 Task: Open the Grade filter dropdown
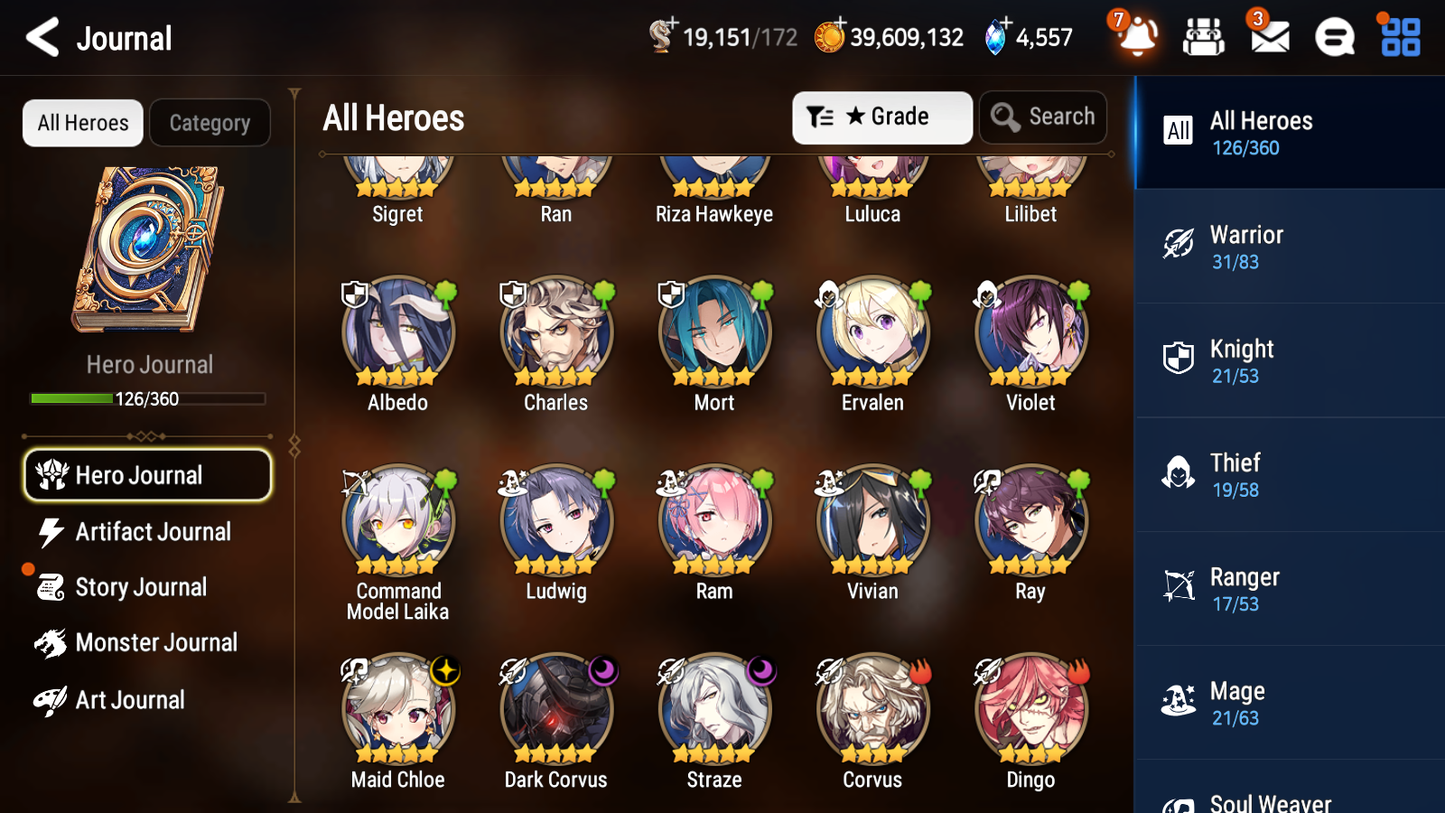[x=882, y=117]
